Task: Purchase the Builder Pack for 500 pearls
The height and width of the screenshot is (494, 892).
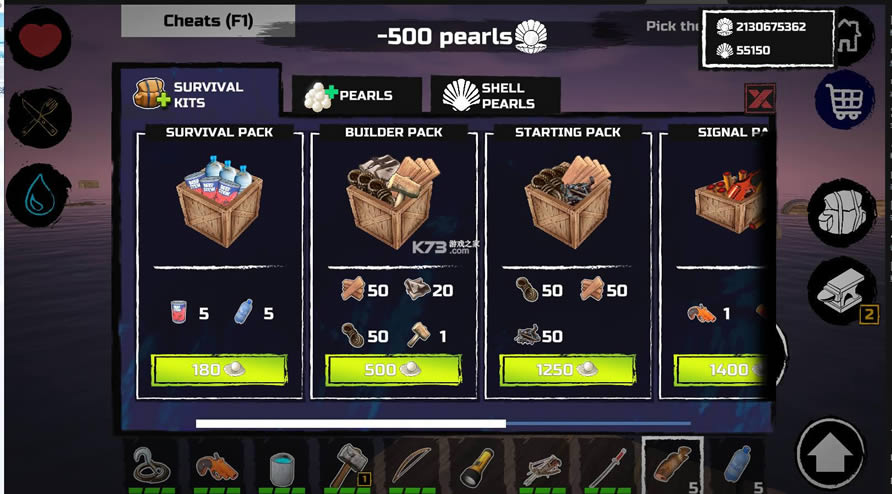Action: (393, 370)
